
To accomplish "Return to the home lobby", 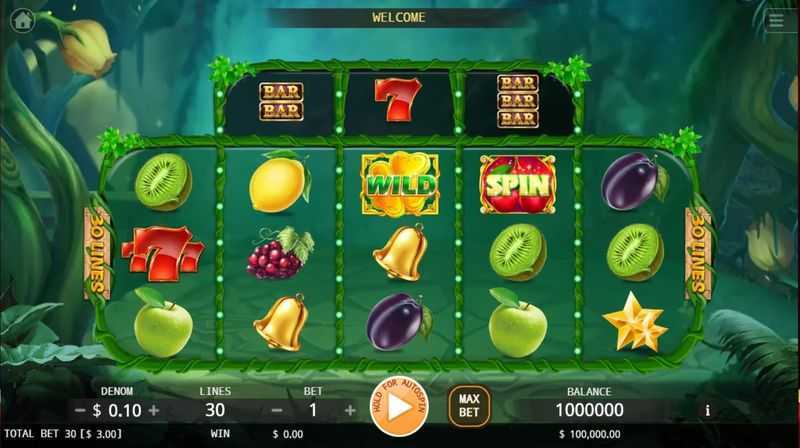I will [22, 19].
